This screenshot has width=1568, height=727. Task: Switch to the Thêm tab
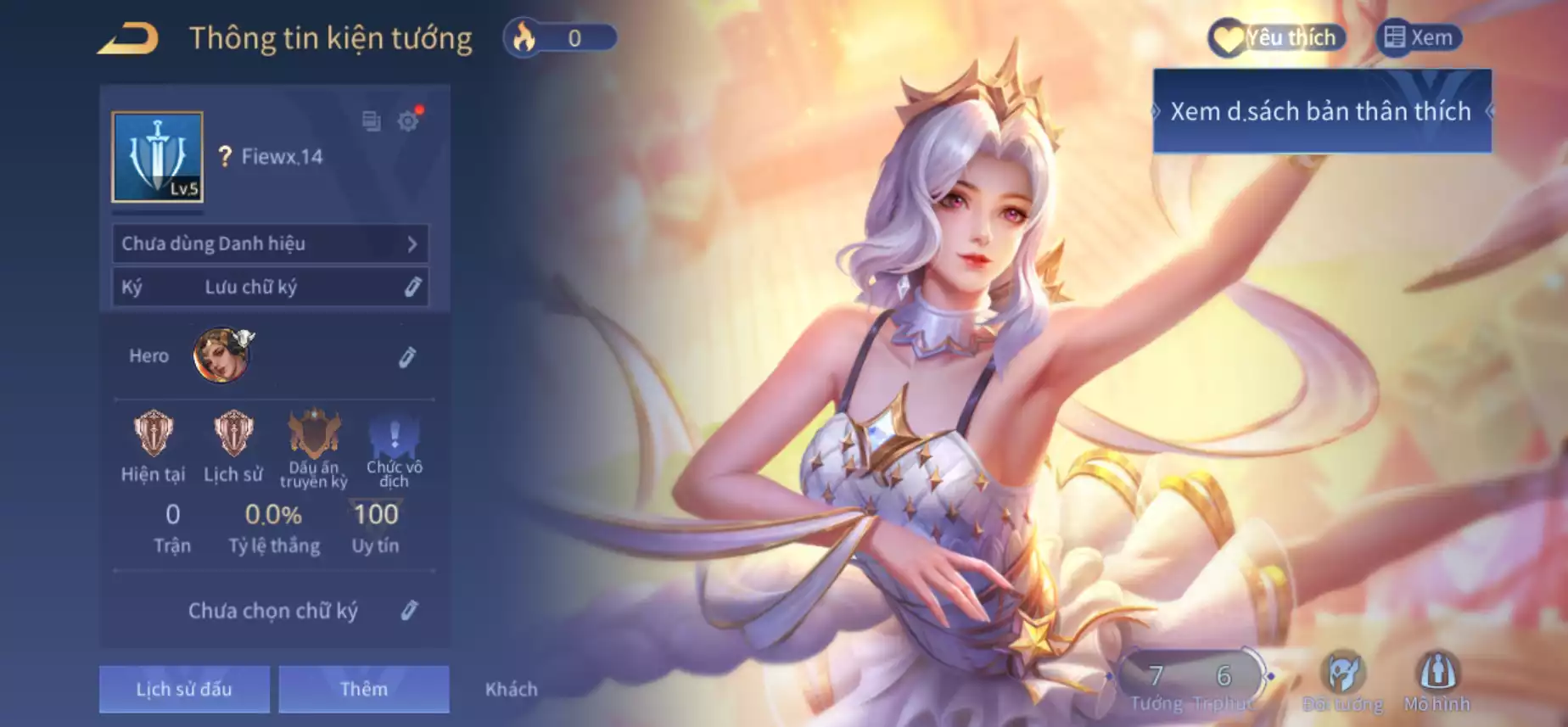[363, 689]
